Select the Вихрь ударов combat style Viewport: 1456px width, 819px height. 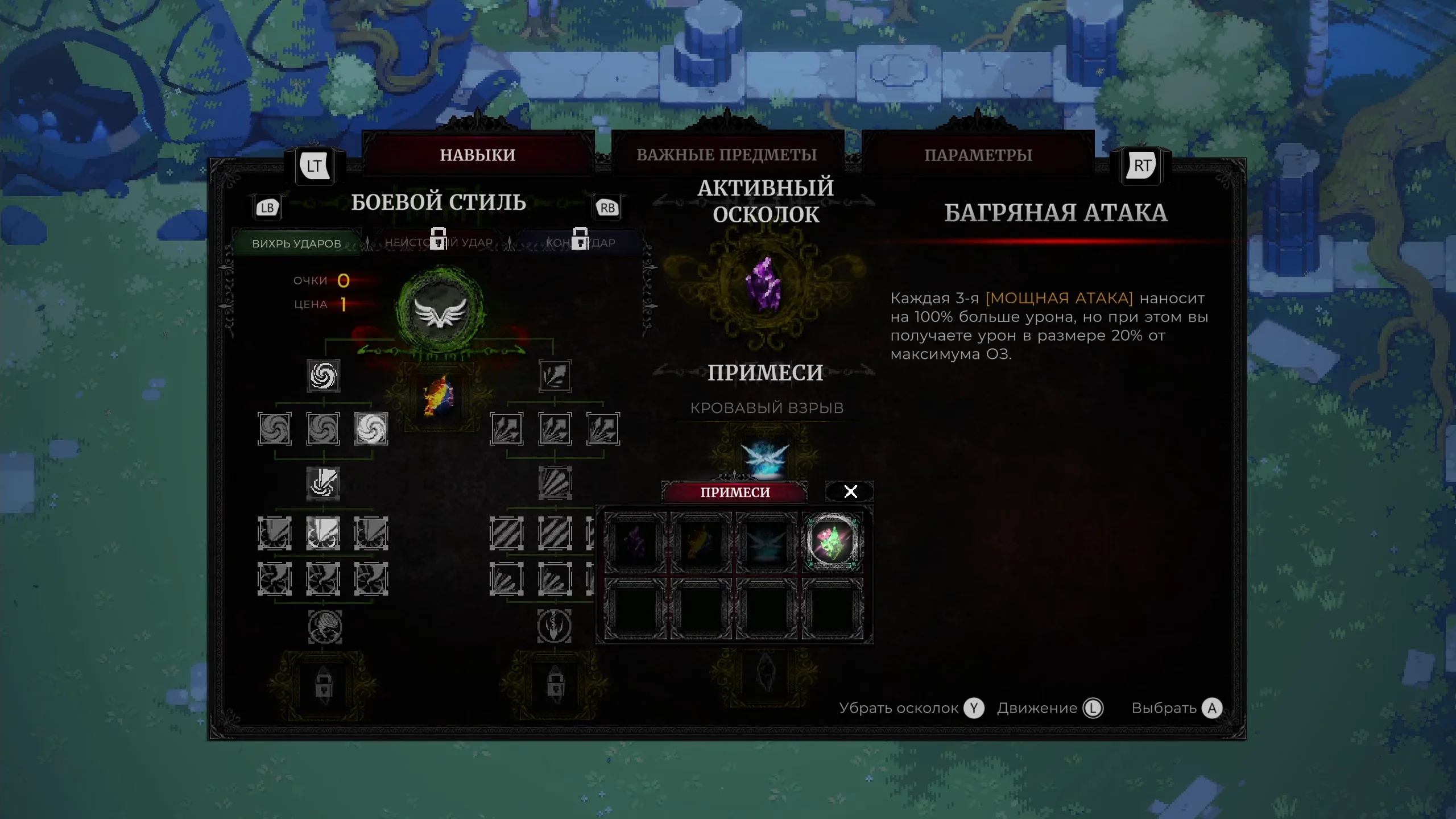(x=296, y=243)
